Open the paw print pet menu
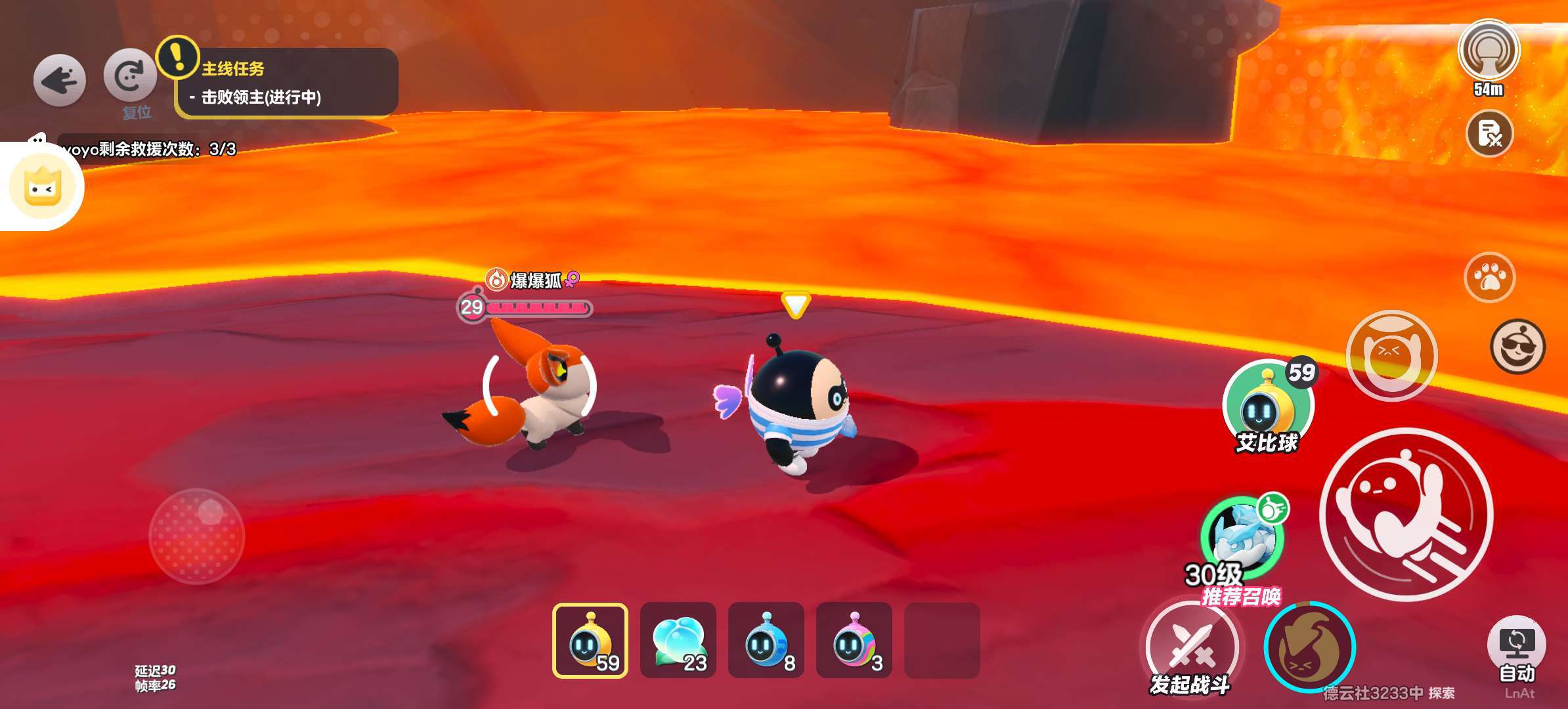Image resolution: width=1568 pixels, height=709 pixels. pyautogui.click(x=1489, y=277)
